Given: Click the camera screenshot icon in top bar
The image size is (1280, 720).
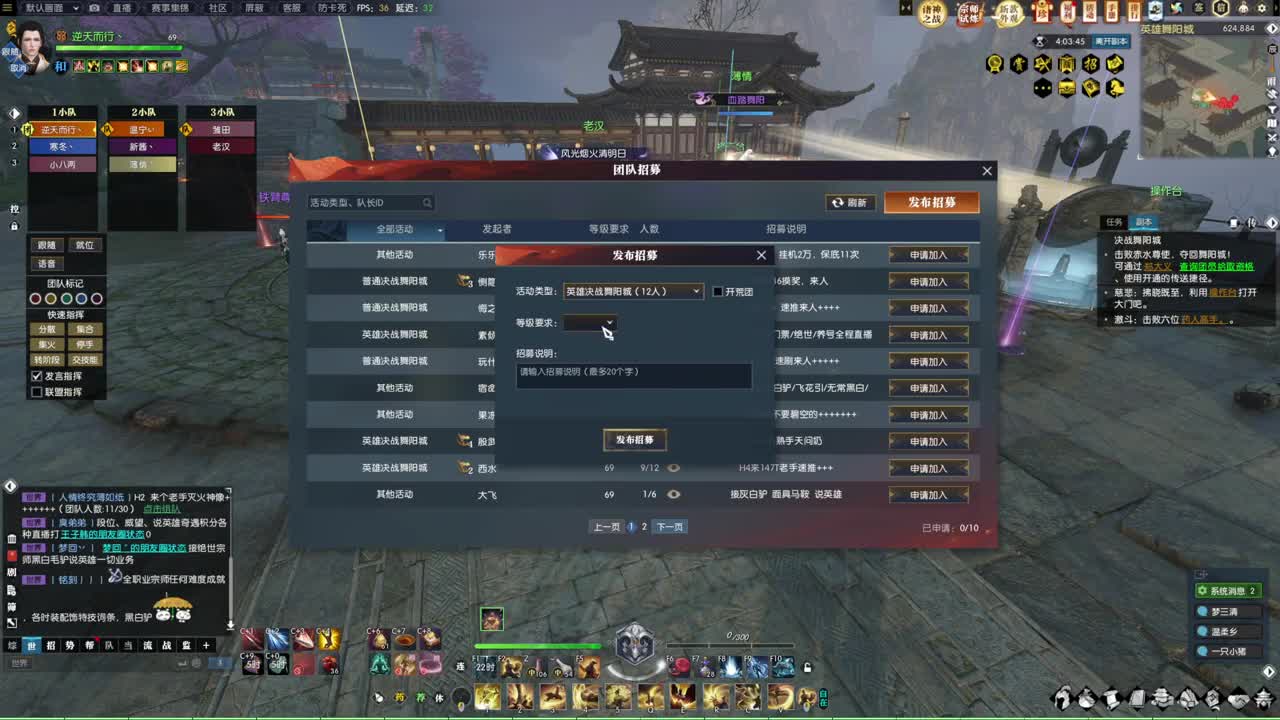Looking at the screenshot, I should [92, 8].
